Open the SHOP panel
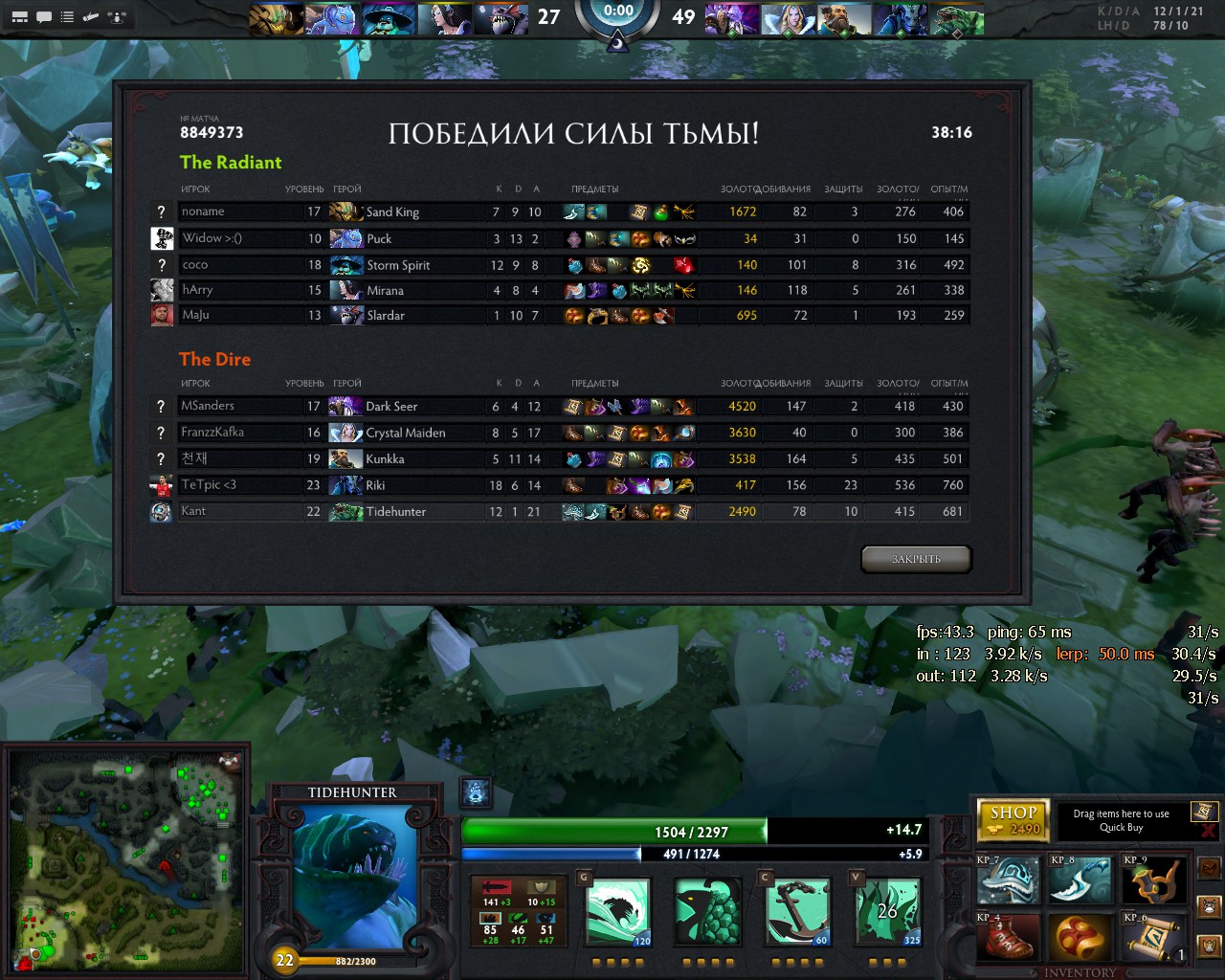The height and width of the screenshot is (980, 1225). tap(1013, 819)
